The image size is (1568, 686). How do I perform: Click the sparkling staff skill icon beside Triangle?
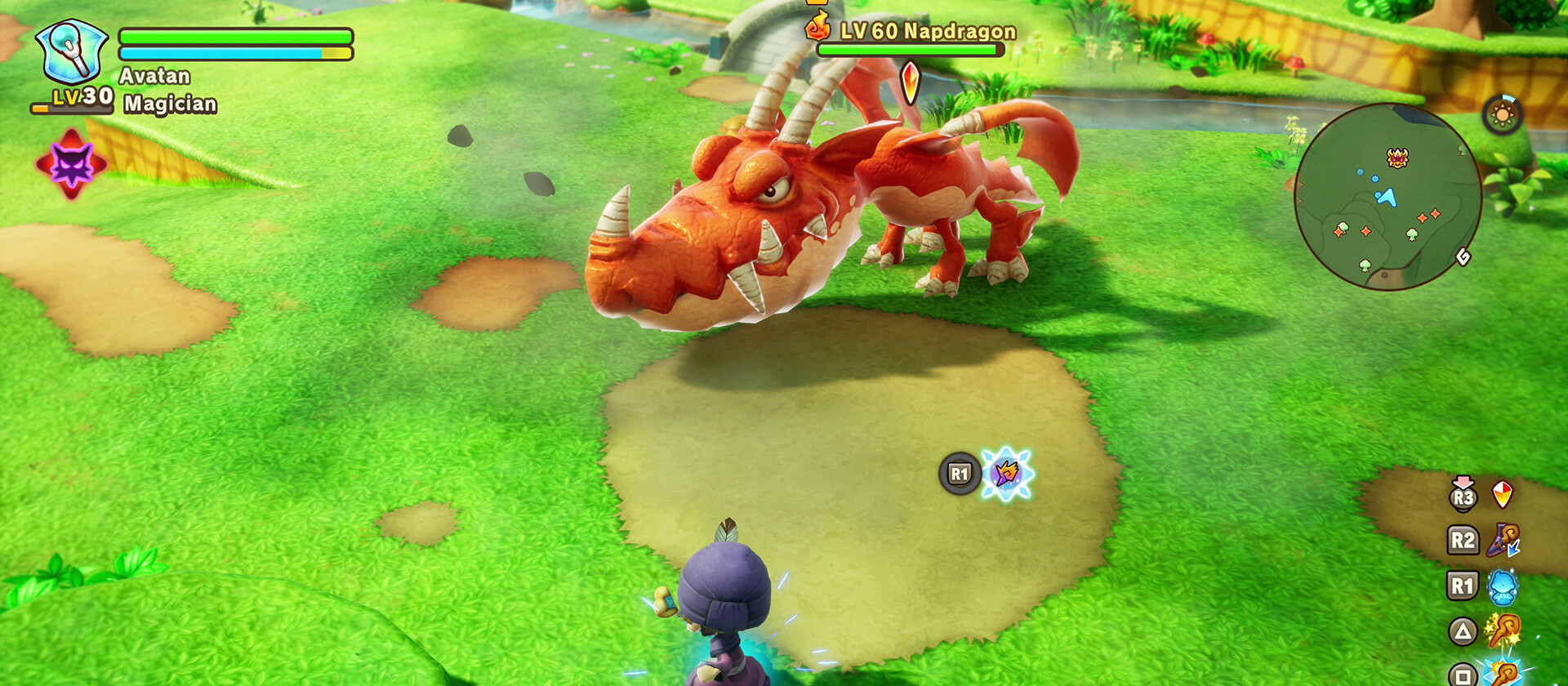[1505, 629]
